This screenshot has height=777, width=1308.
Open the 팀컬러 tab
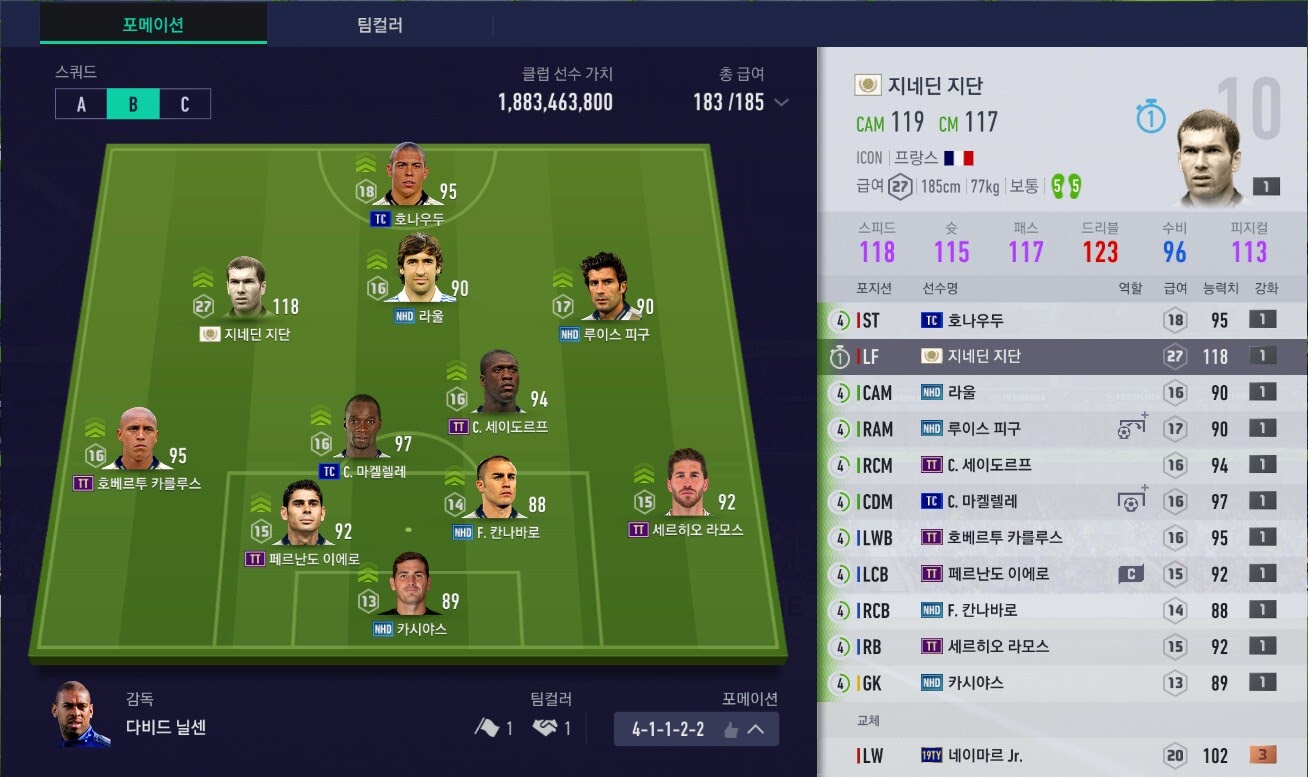click(379, 25)
